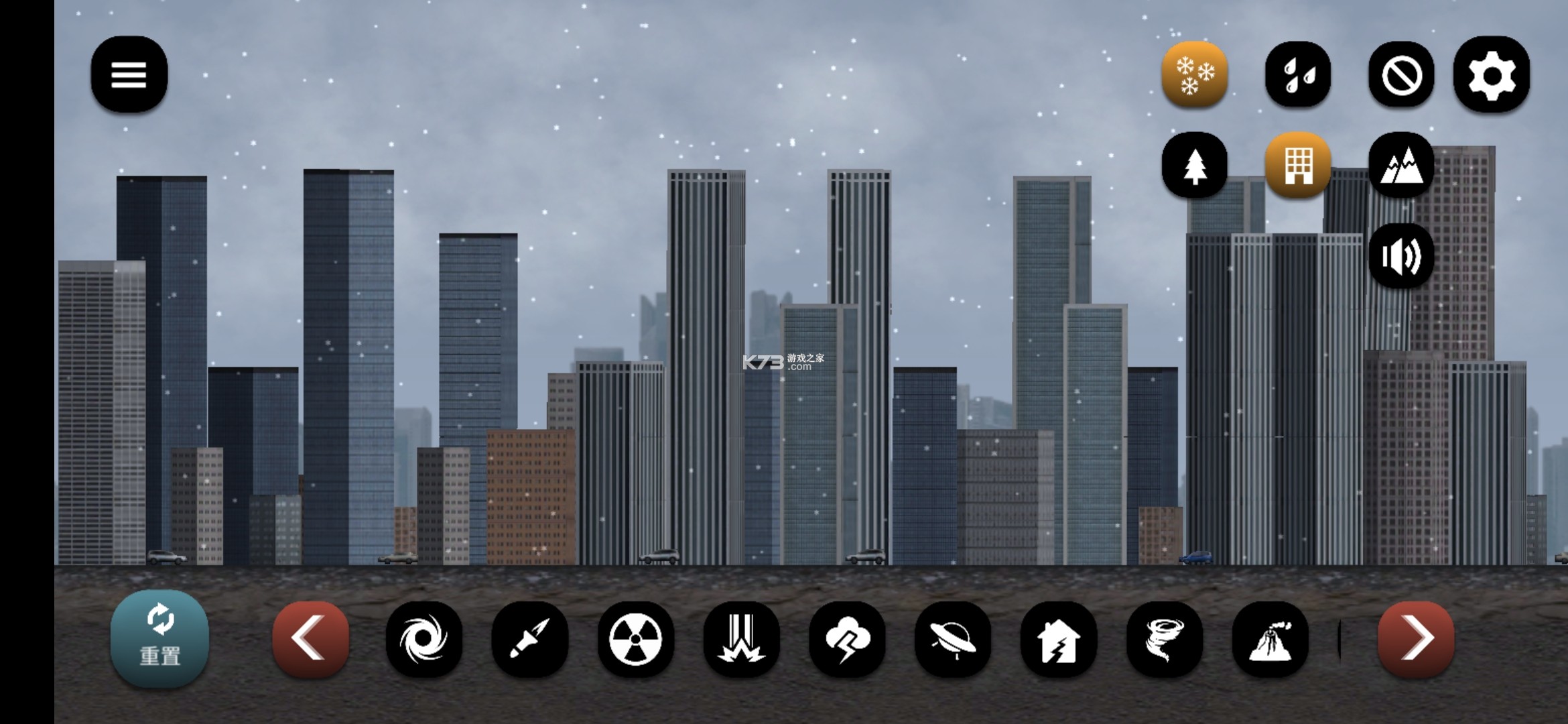Choose the orbital strike impact icon
Viewport: 1568px width, 724px height.
point(741,639)
